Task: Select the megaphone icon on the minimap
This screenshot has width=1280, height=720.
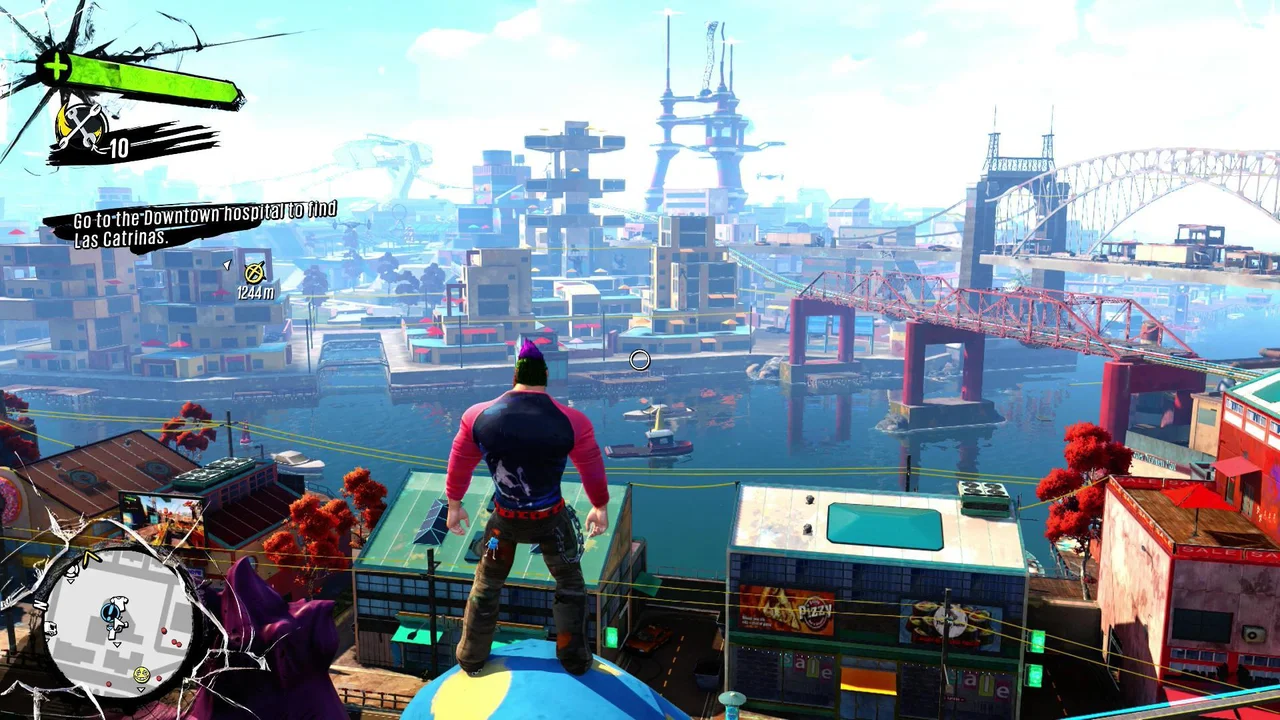Action: pyautogui.click(x=74, y=572)
